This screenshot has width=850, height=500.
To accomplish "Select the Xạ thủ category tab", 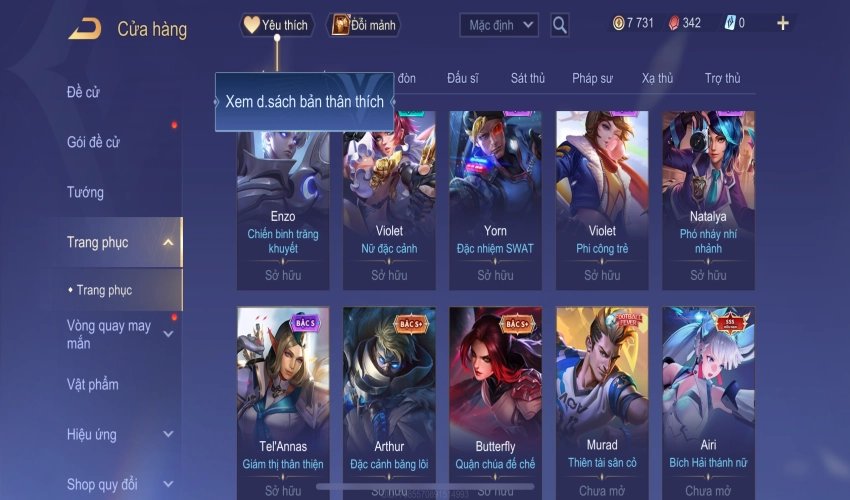I will (657, 78).
